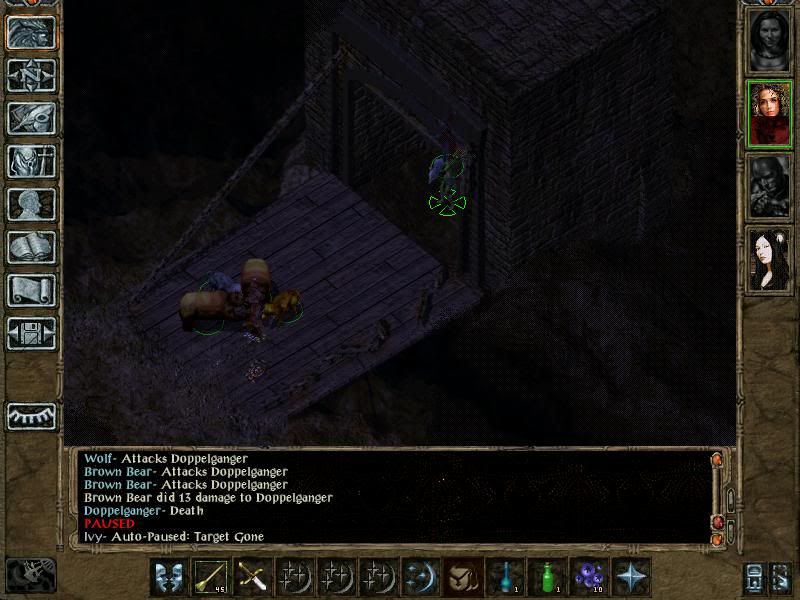Select the crossed swords weapon slot
Screen dimensions: 800x600
(x=253, y=577)
